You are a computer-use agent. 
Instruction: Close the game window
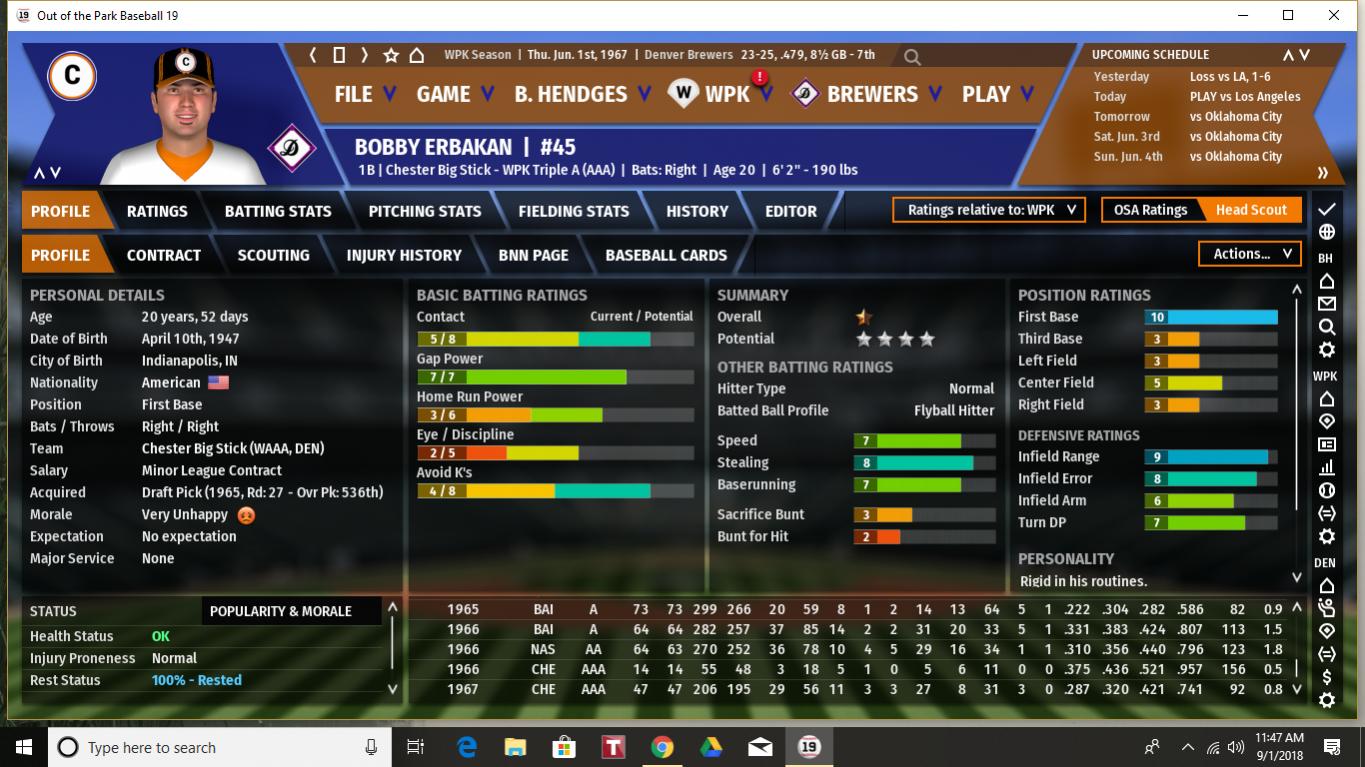(x=1334, y=15)
